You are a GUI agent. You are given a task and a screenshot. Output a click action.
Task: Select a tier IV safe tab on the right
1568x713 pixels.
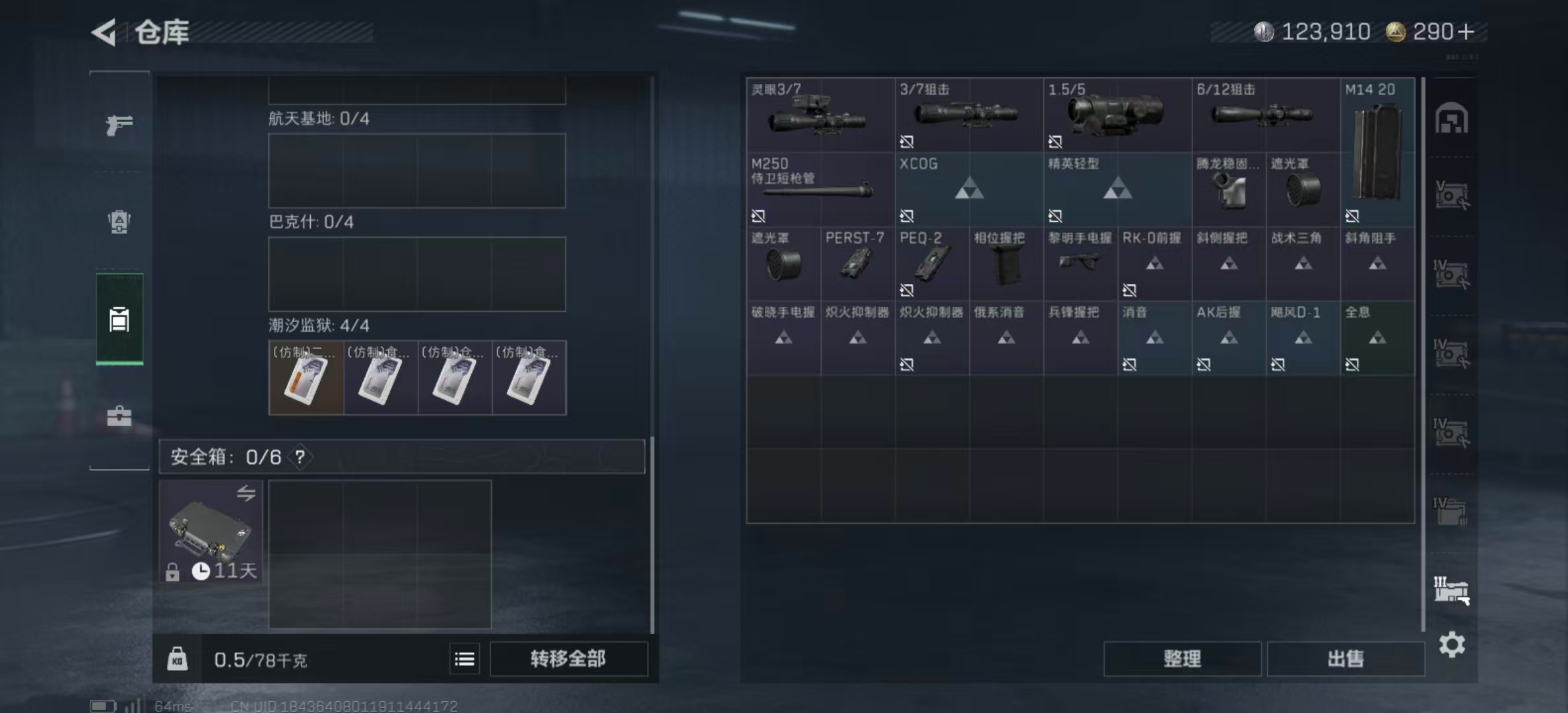pos(1450,274)
